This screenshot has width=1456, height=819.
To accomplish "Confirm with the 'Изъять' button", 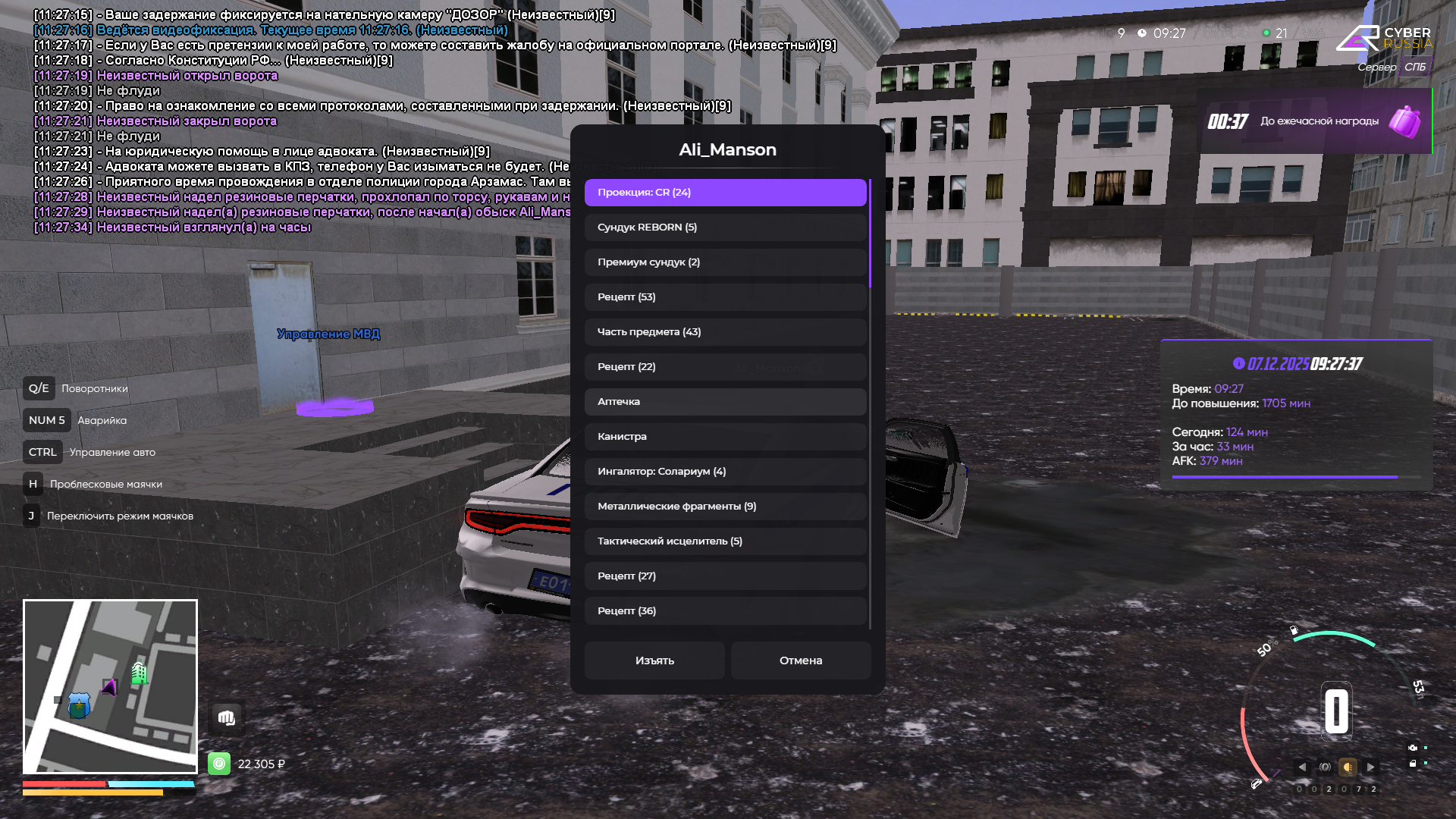I will click(654, 661).
